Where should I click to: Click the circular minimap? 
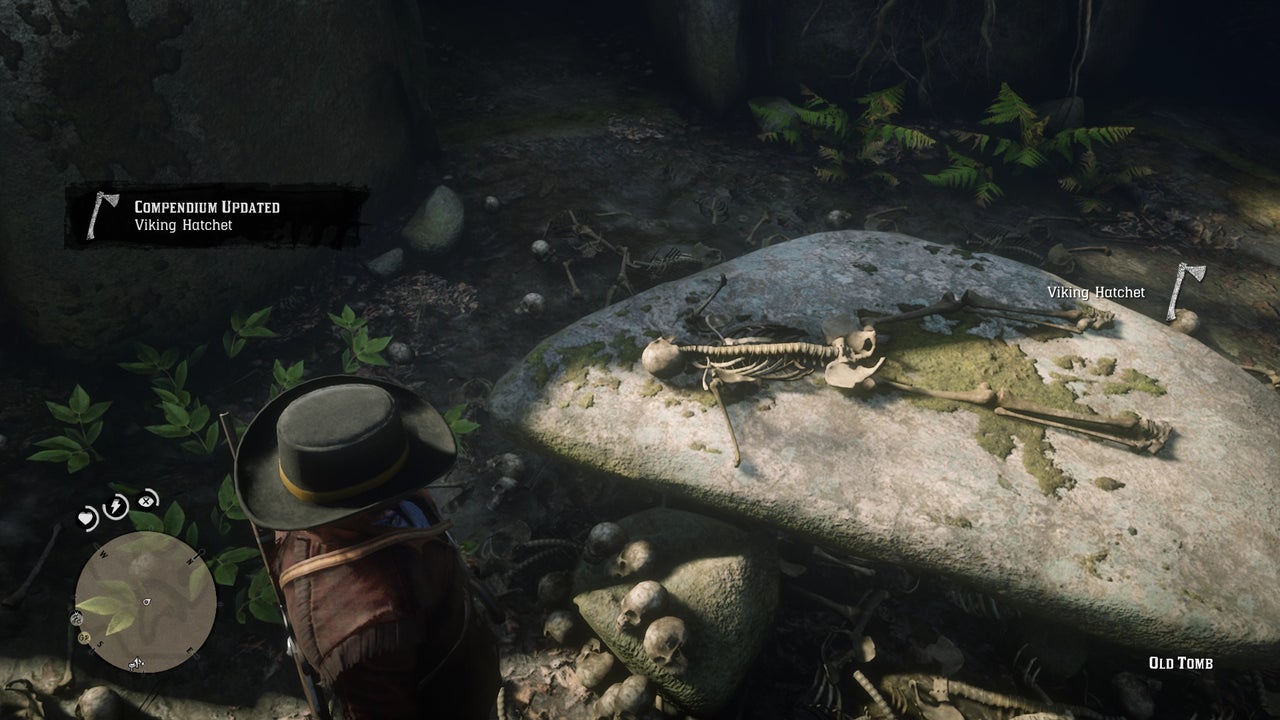tap(145, 601)
